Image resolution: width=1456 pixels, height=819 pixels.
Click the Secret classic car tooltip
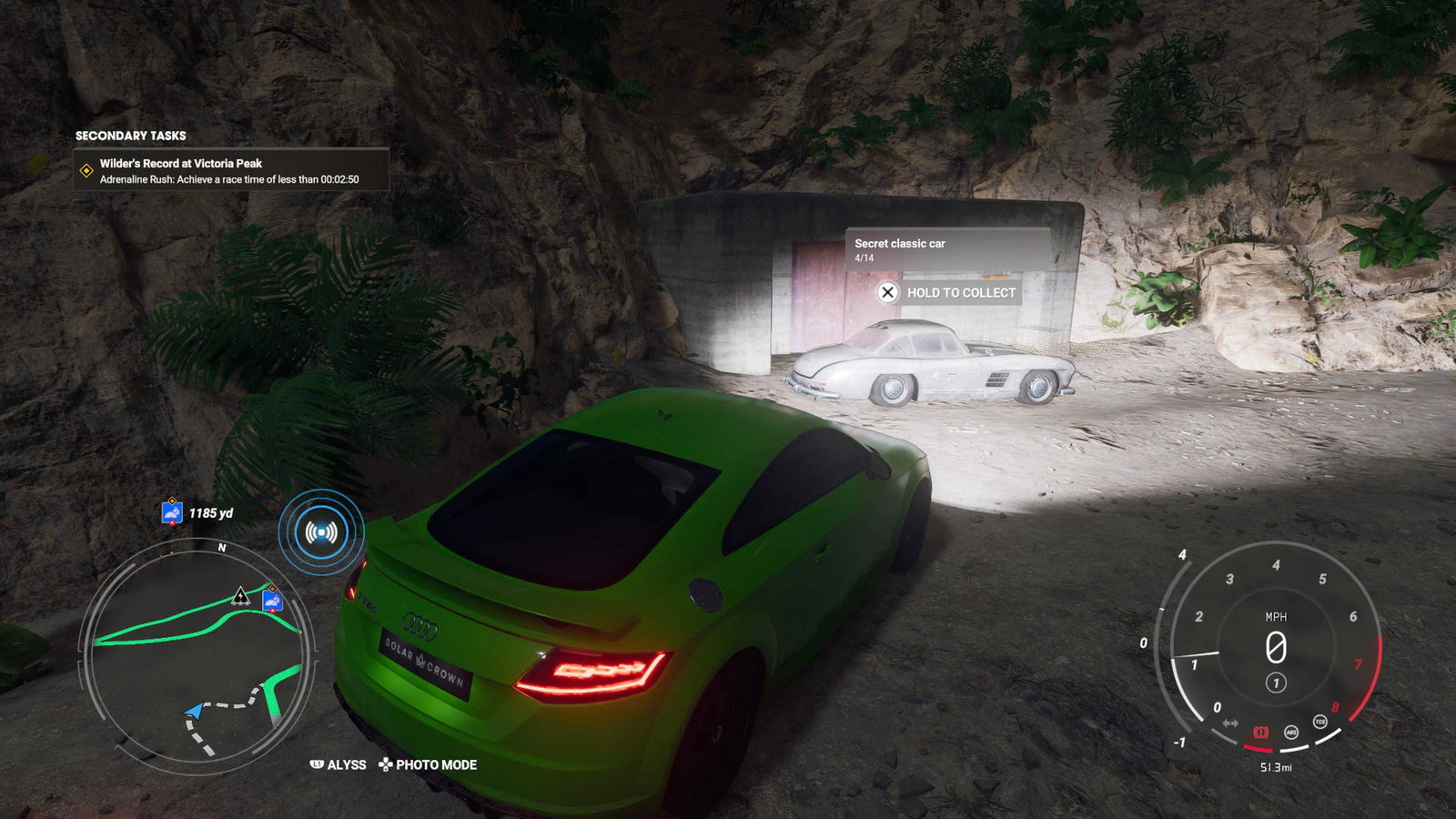tap(946, 249)
